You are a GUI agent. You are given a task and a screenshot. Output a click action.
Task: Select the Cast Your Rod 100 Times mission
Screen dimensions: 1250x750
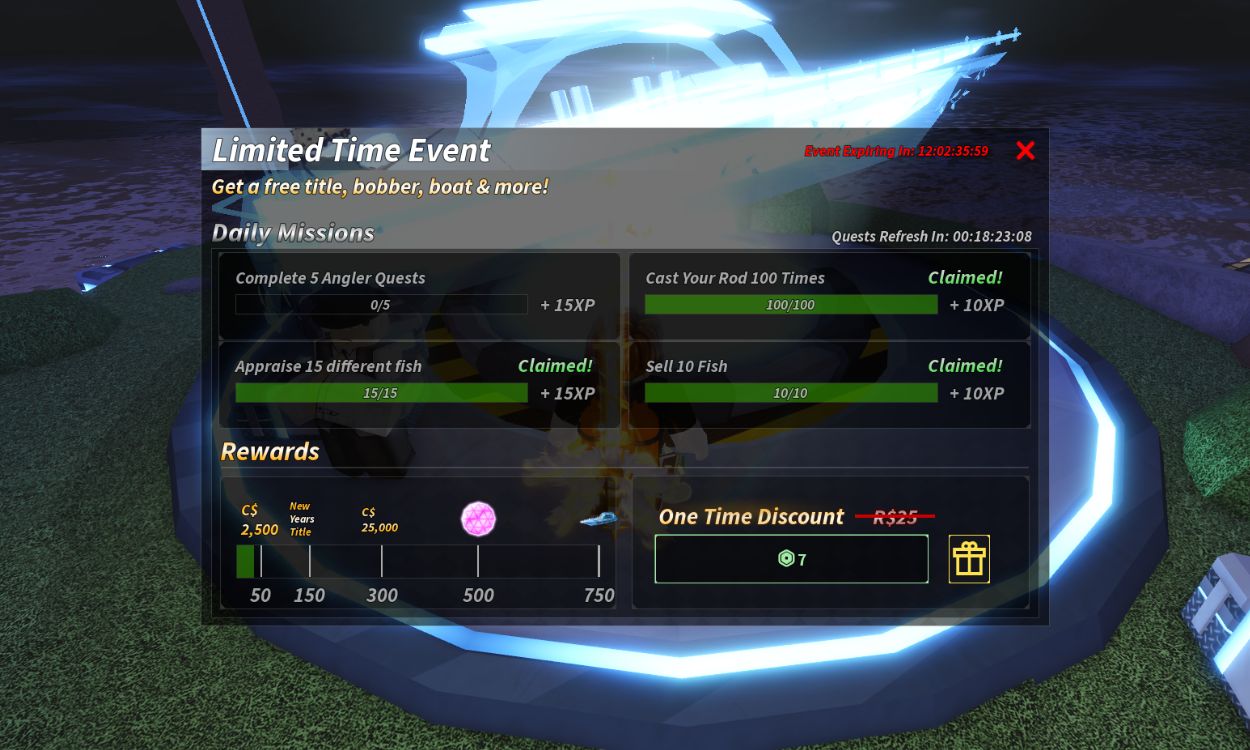click(x=829, y=294)
